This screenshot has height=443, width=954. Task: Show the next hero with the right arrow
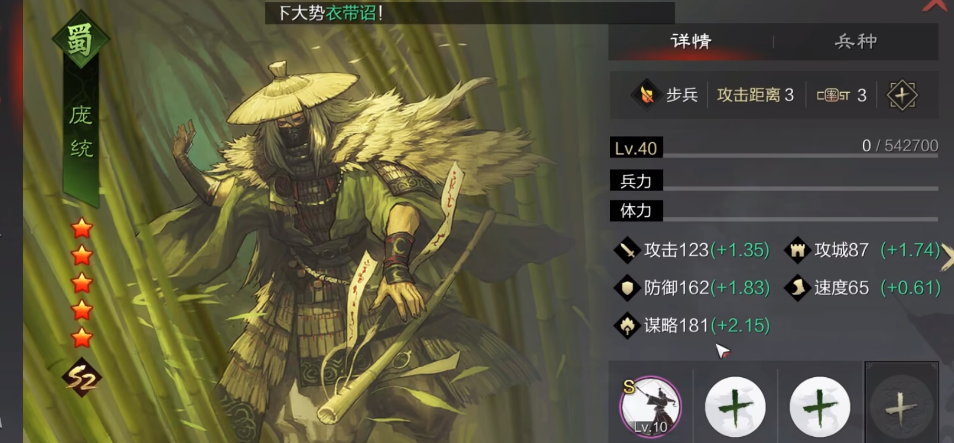[x=947, y=257]
